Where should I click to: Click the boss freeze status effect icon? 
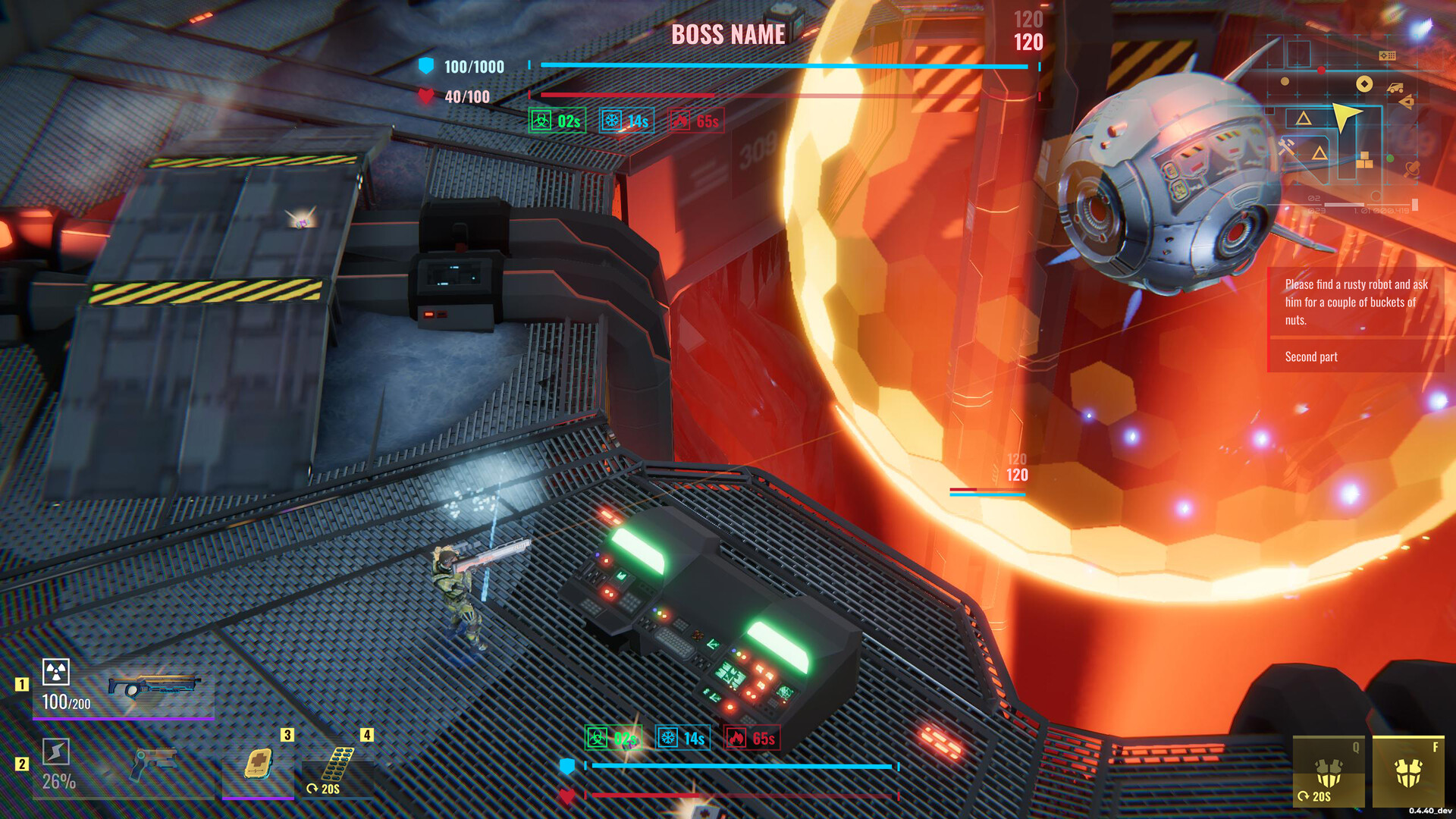coord(612,121)
